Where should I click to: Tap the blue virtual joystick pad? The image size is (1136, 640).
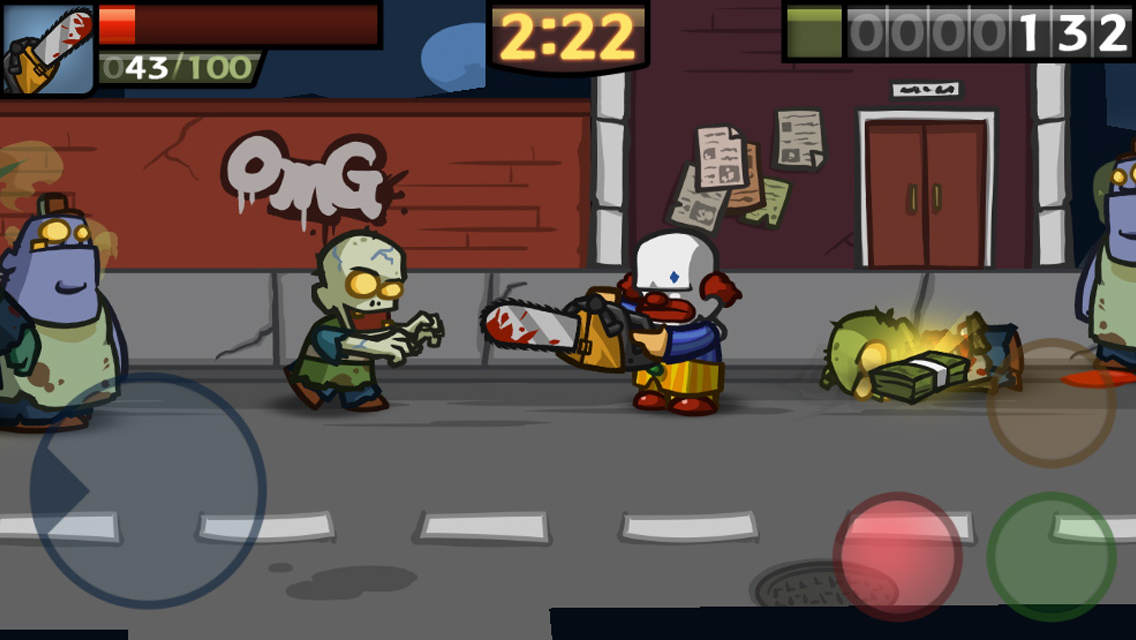coord(148,491)
